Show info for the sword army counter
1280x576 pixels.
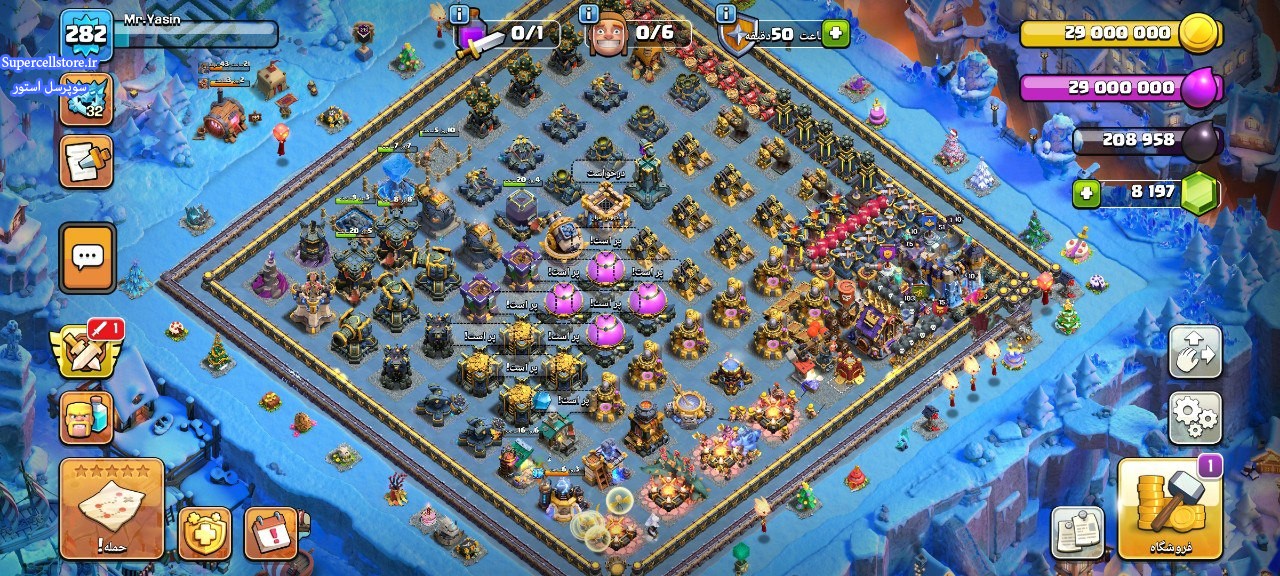point(459,14)
